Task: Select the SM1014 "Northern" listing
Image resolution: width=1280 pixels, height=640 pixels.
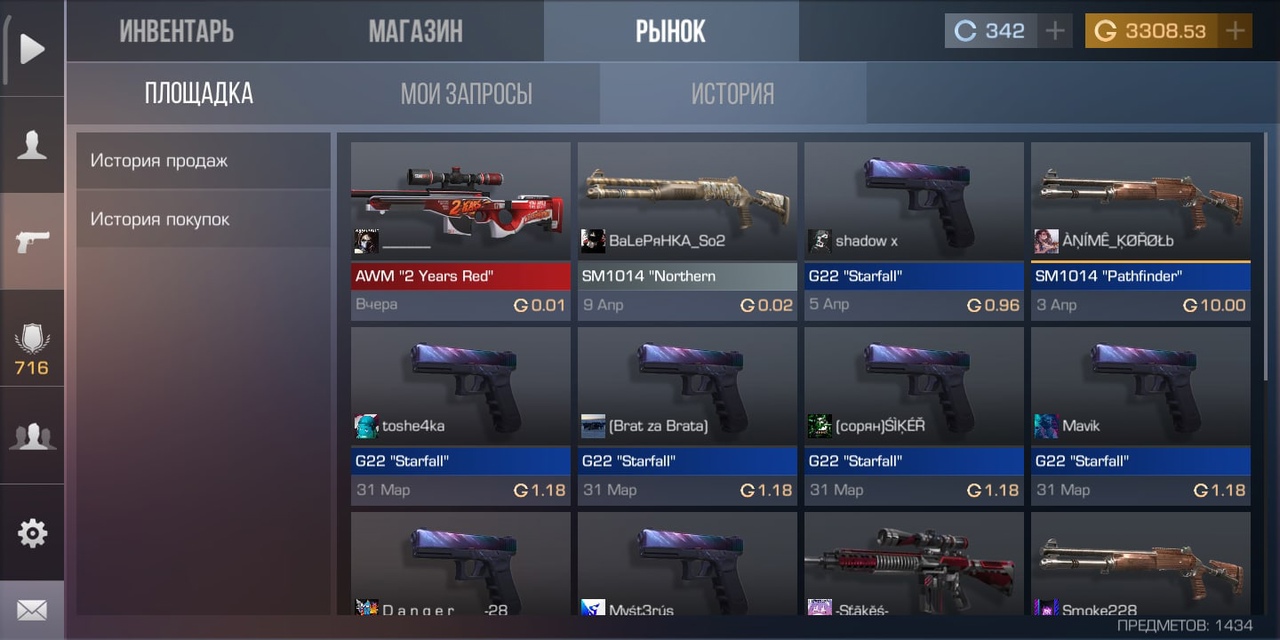Action: (687, 230)
